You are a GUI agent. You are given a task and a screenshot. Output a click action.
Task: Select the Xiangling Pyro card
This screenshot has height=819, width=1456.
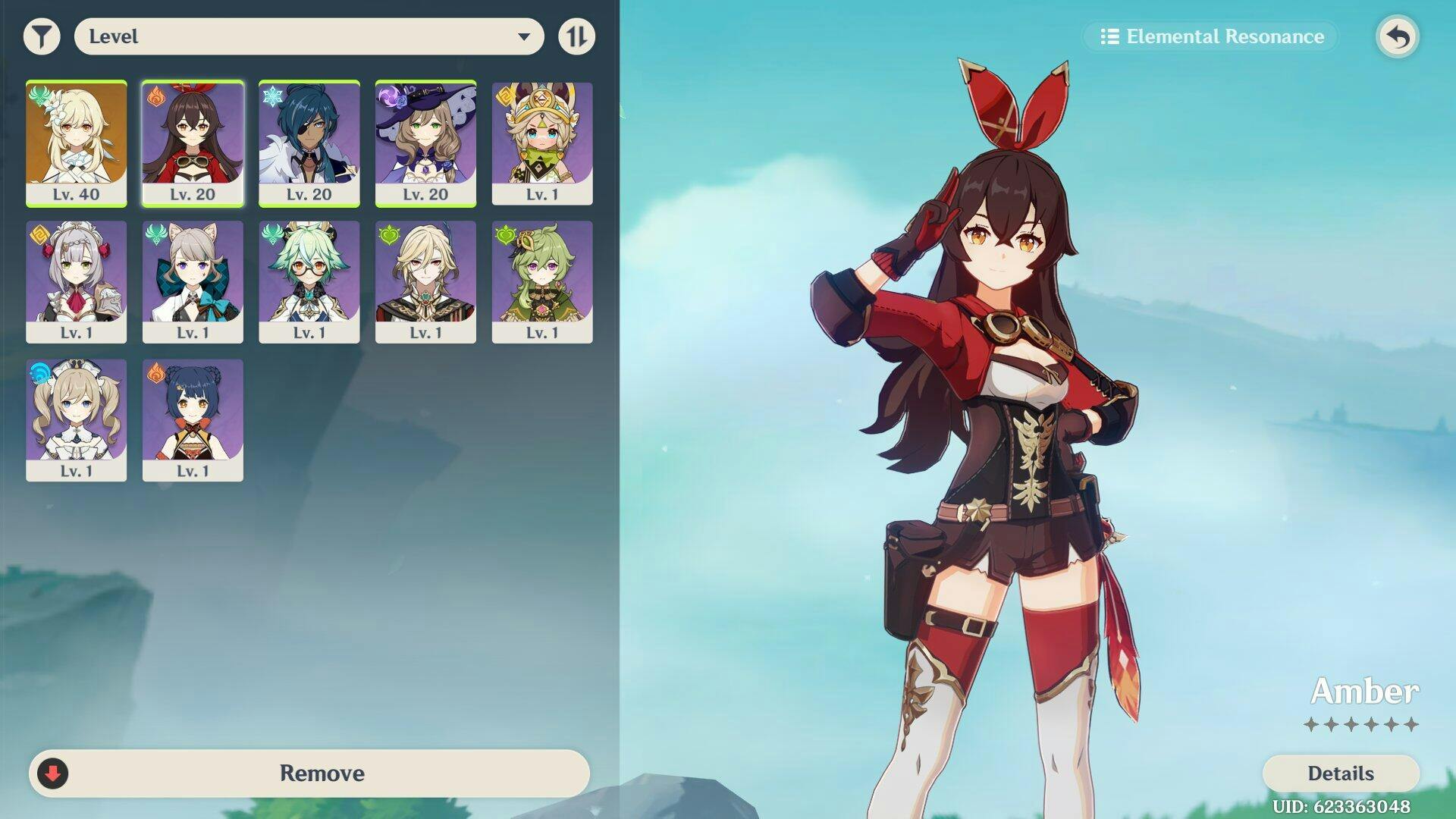193,420
